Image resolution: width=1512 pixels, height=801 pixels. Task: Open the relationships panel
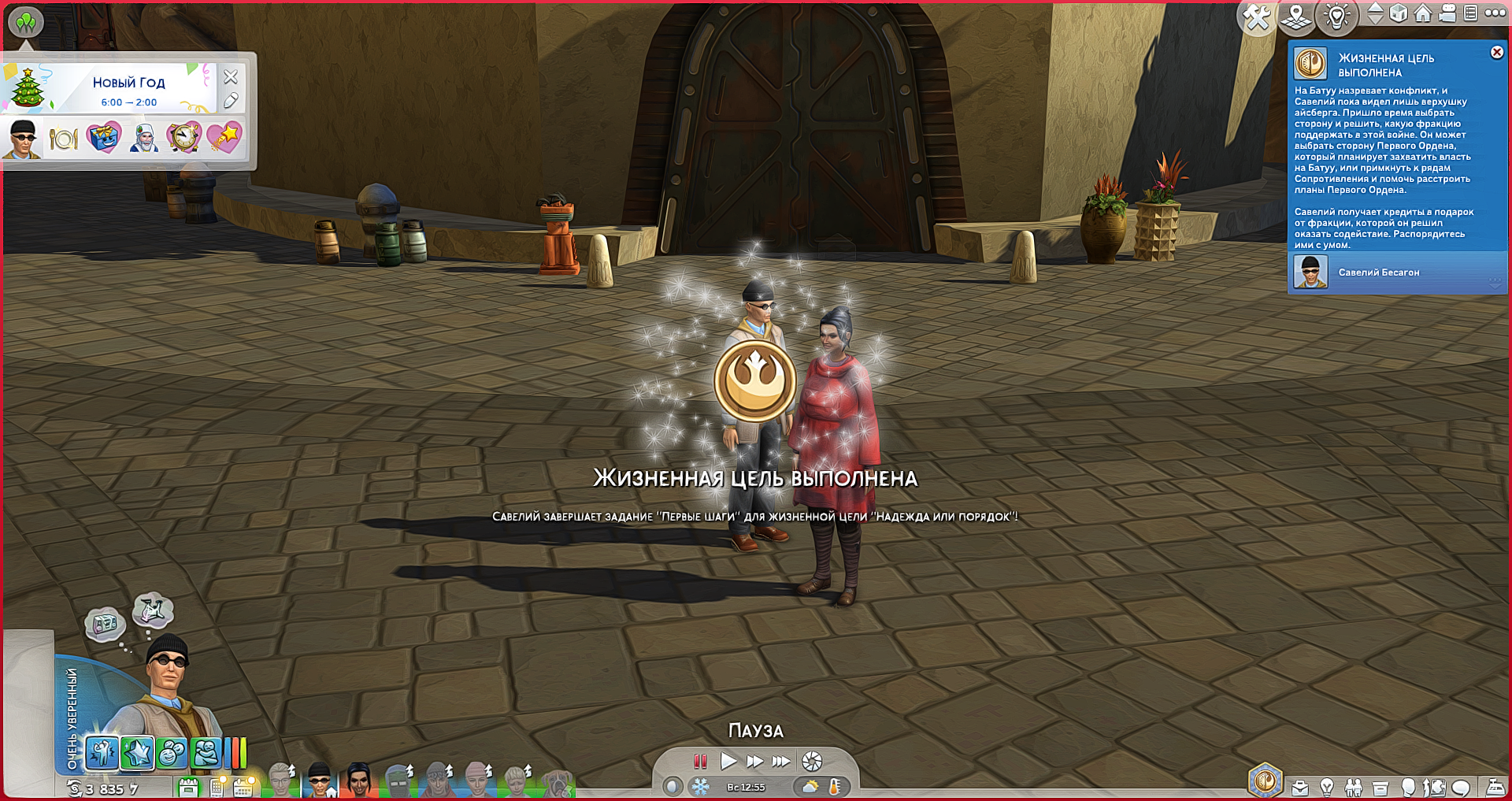click(1354, 787)
